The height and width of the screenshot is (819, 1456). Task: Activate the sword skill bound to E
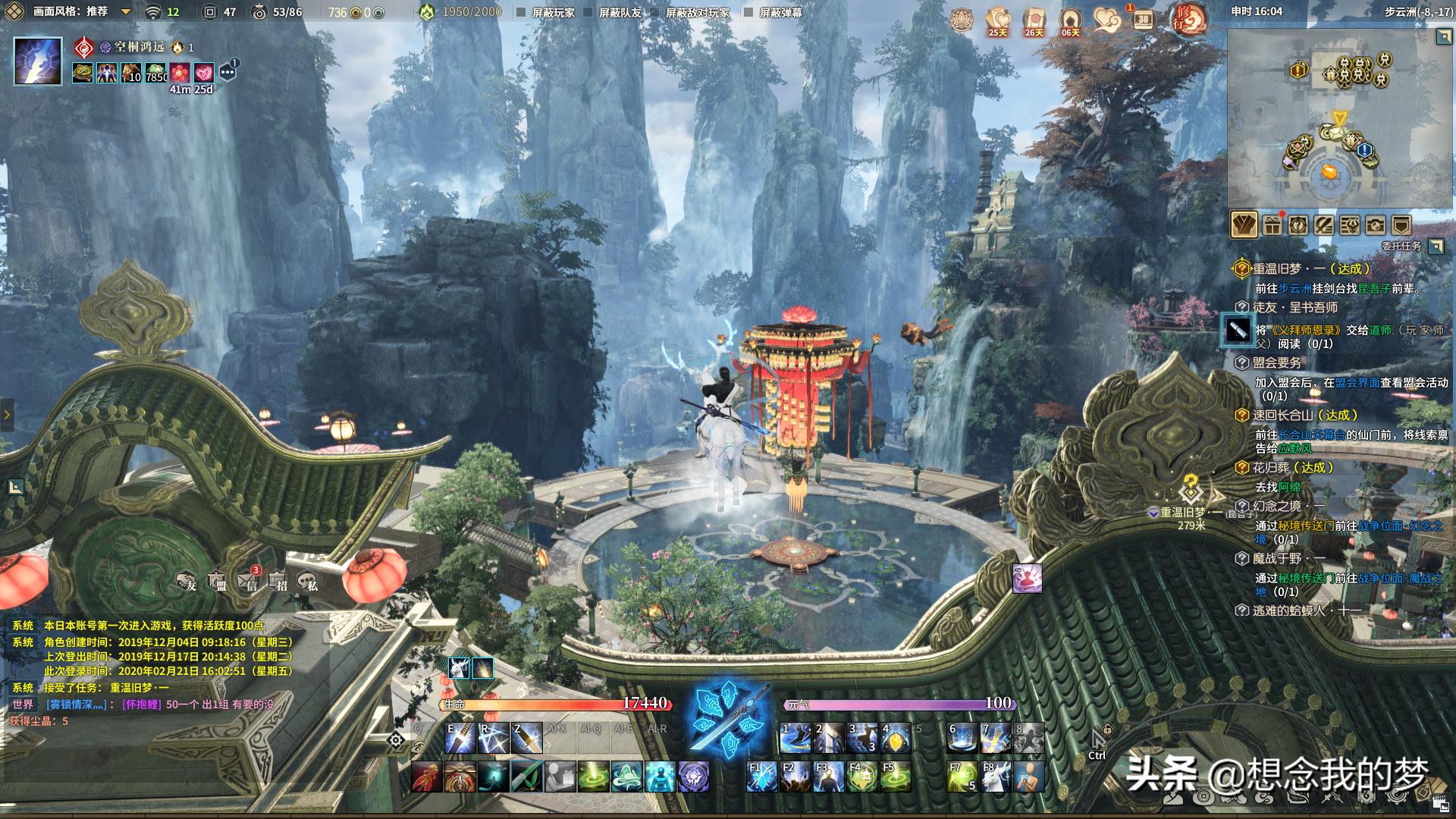[460, 738]
